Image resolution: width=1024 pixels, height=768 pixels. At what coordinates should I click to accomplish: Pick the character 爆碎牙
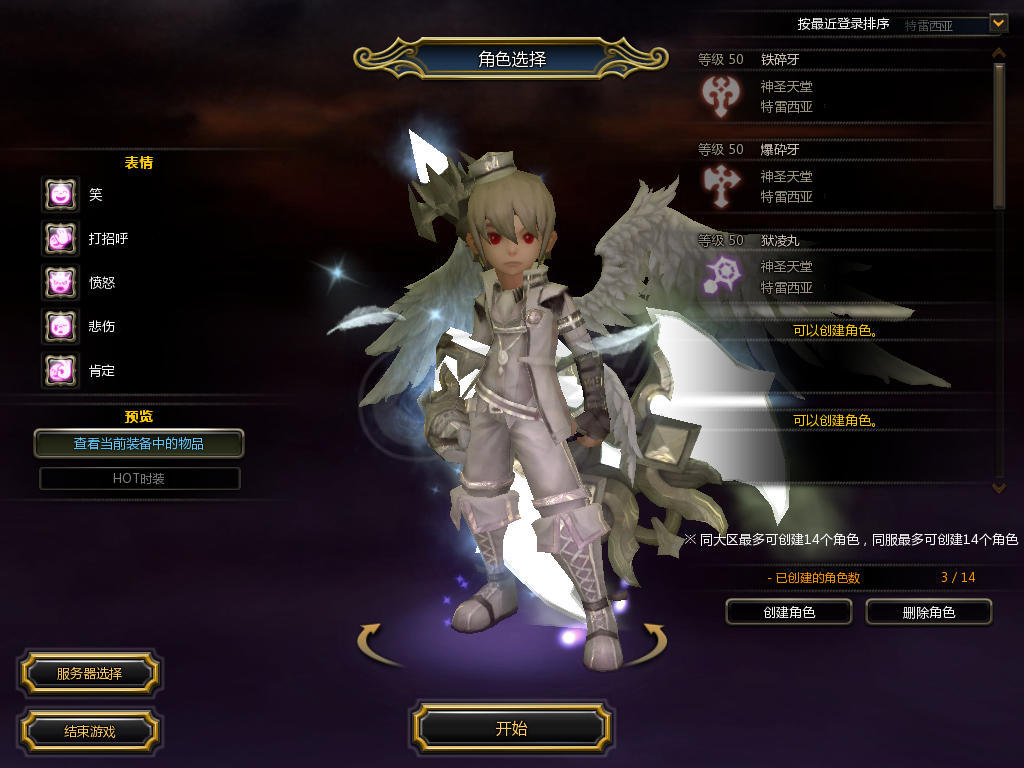tap(840, 177)
